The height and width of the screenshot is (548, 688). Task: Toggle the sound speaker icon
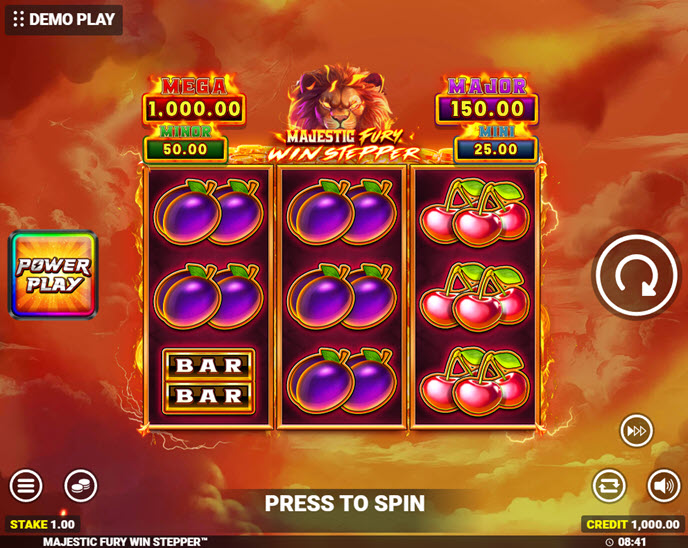click(x=663, y=486)
